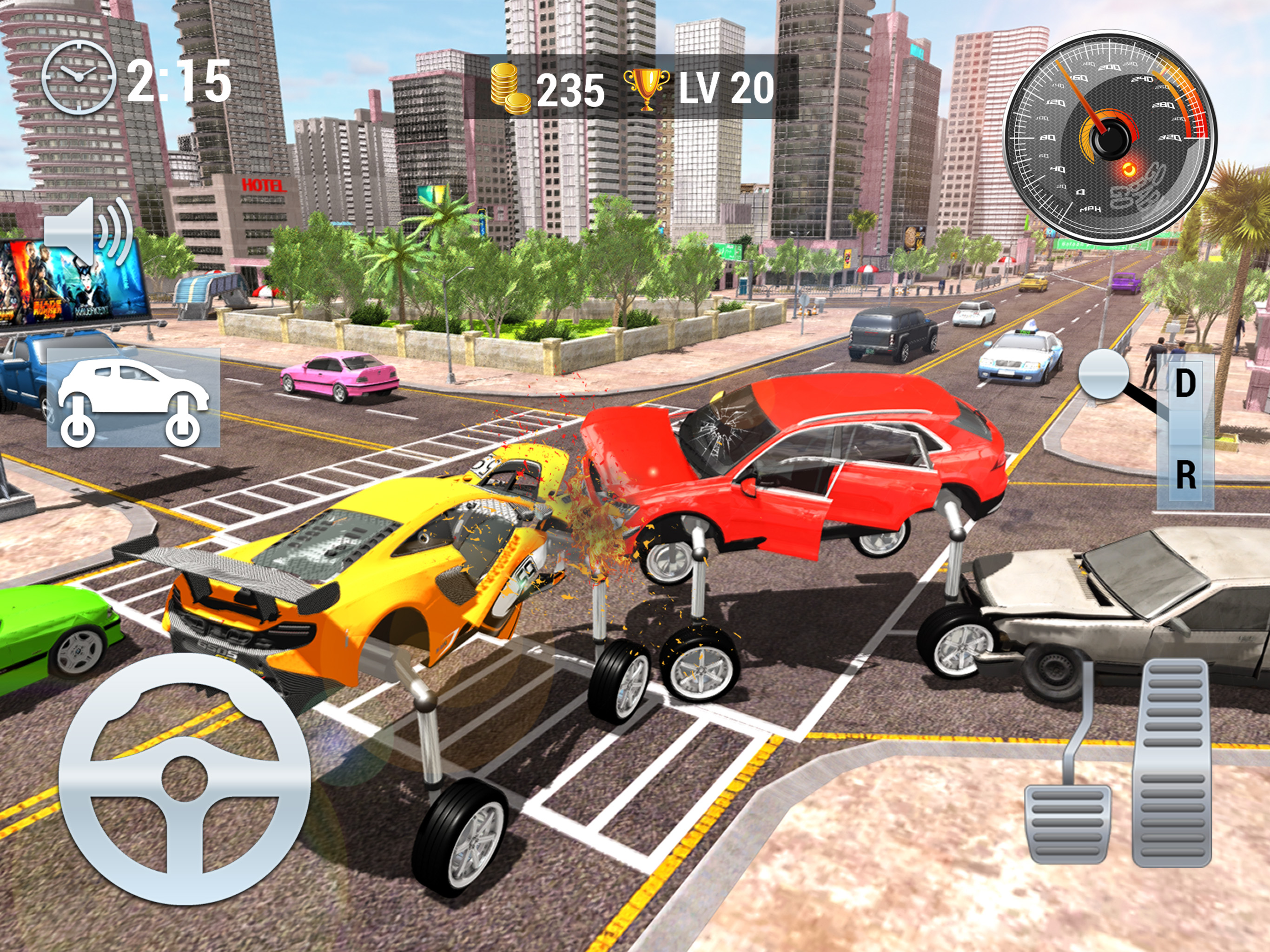1270x952 pixels.
Task: Shift gear to D for drive
Action: pyautogui.click(x=1185, y=383)
